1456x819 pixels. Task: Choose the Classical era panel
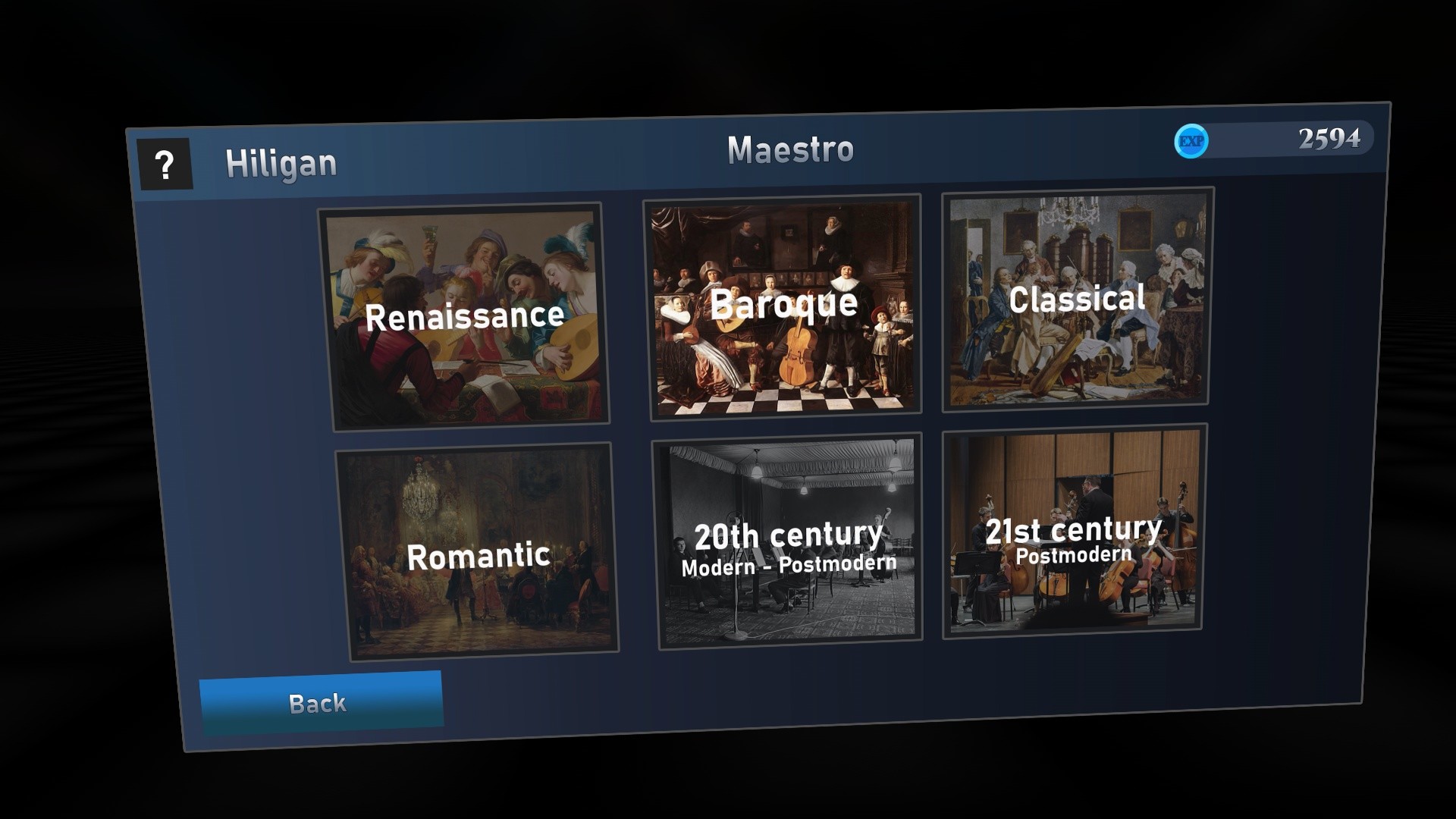pos(1077,300)
